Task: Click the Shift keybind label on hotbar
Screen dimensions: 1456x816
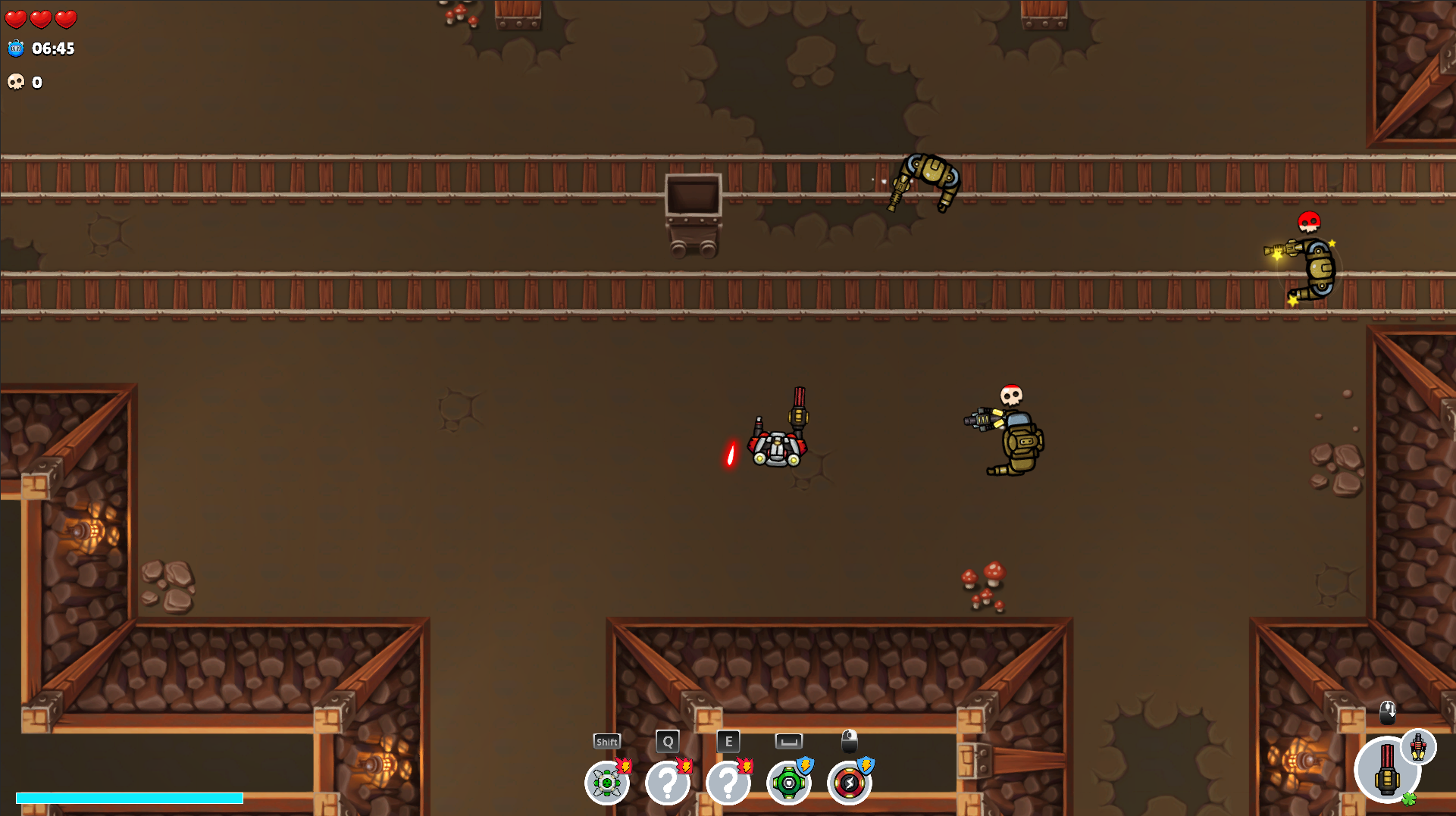Action: click(x=606, y=741)
